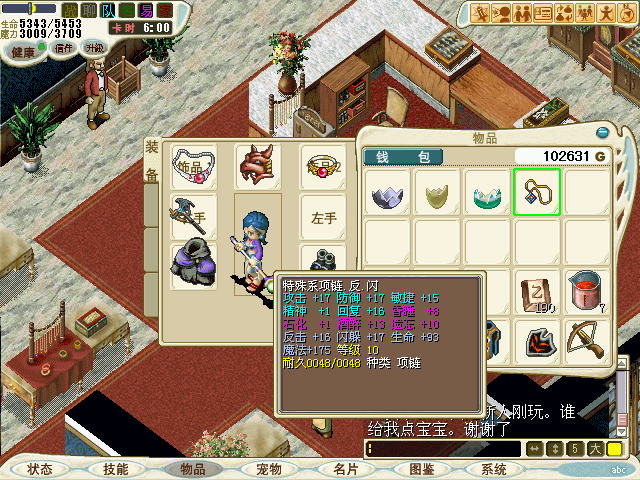Close the 物品 inventory window
This screenshot has width=640, height=480.
(x=602, y=132)
